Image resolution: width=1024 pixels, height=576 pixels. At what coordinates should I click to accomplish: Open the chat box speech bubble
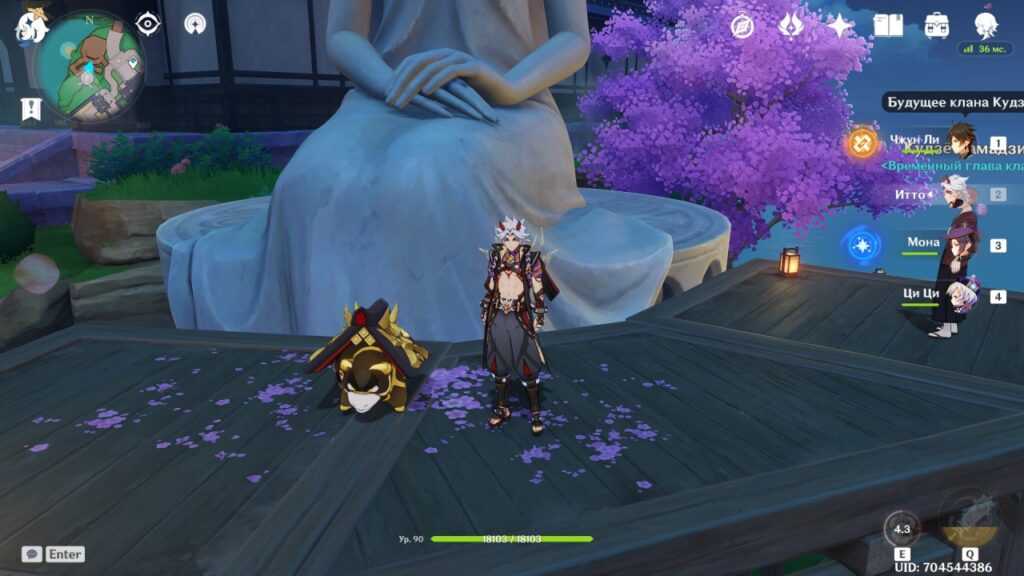coord(32,554)
